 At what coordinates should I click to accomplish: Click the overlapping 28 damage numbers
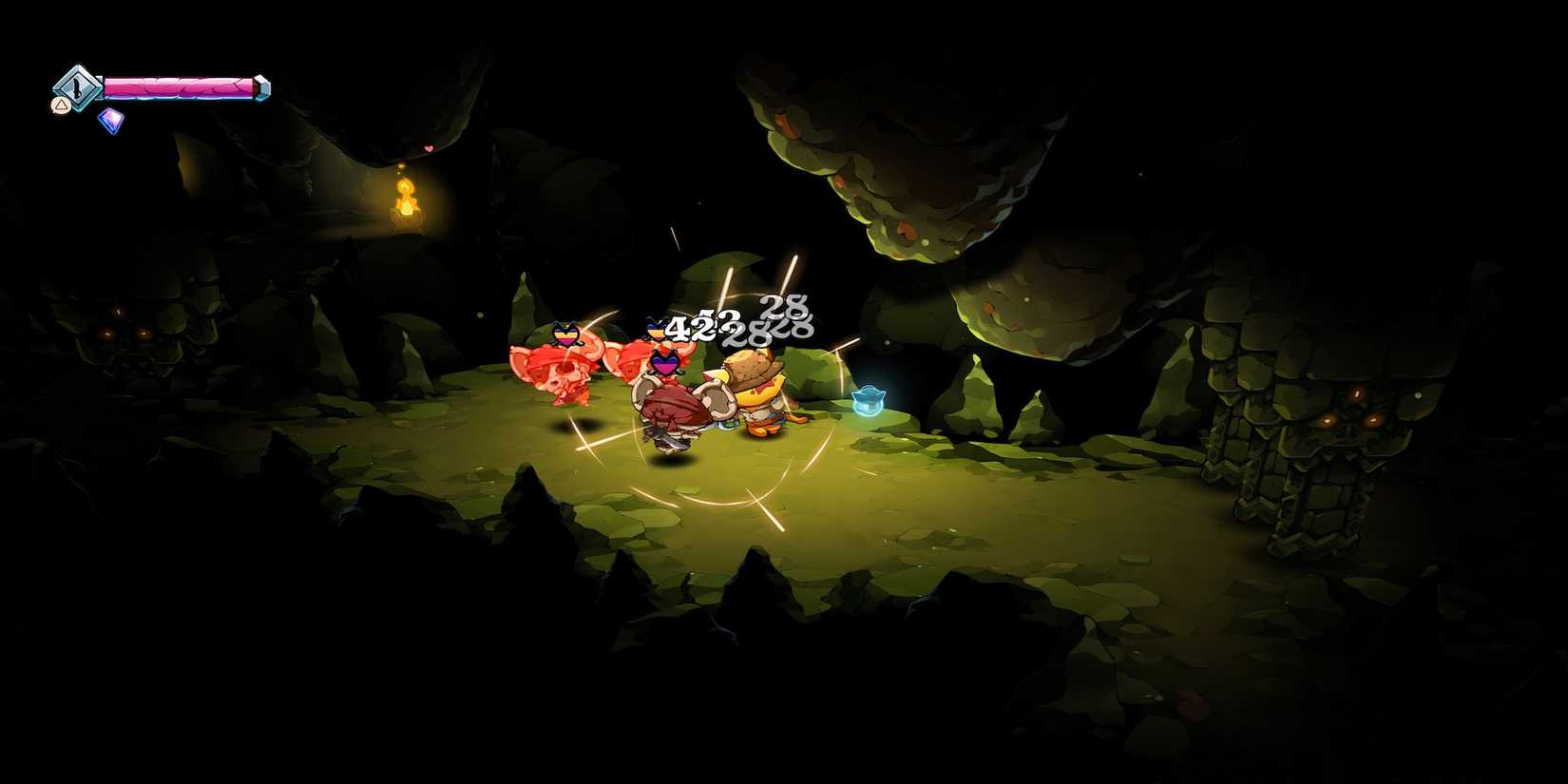tap(766, 331)
